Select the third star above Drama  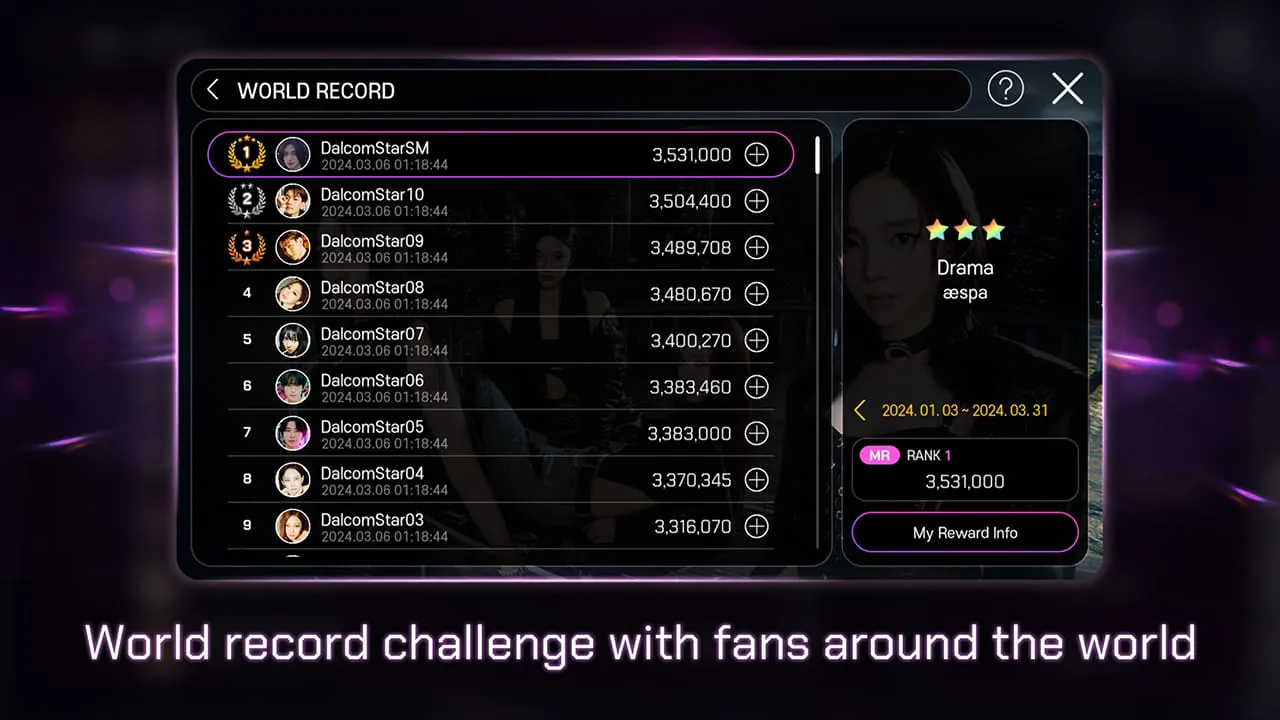(x=992, y=230)
